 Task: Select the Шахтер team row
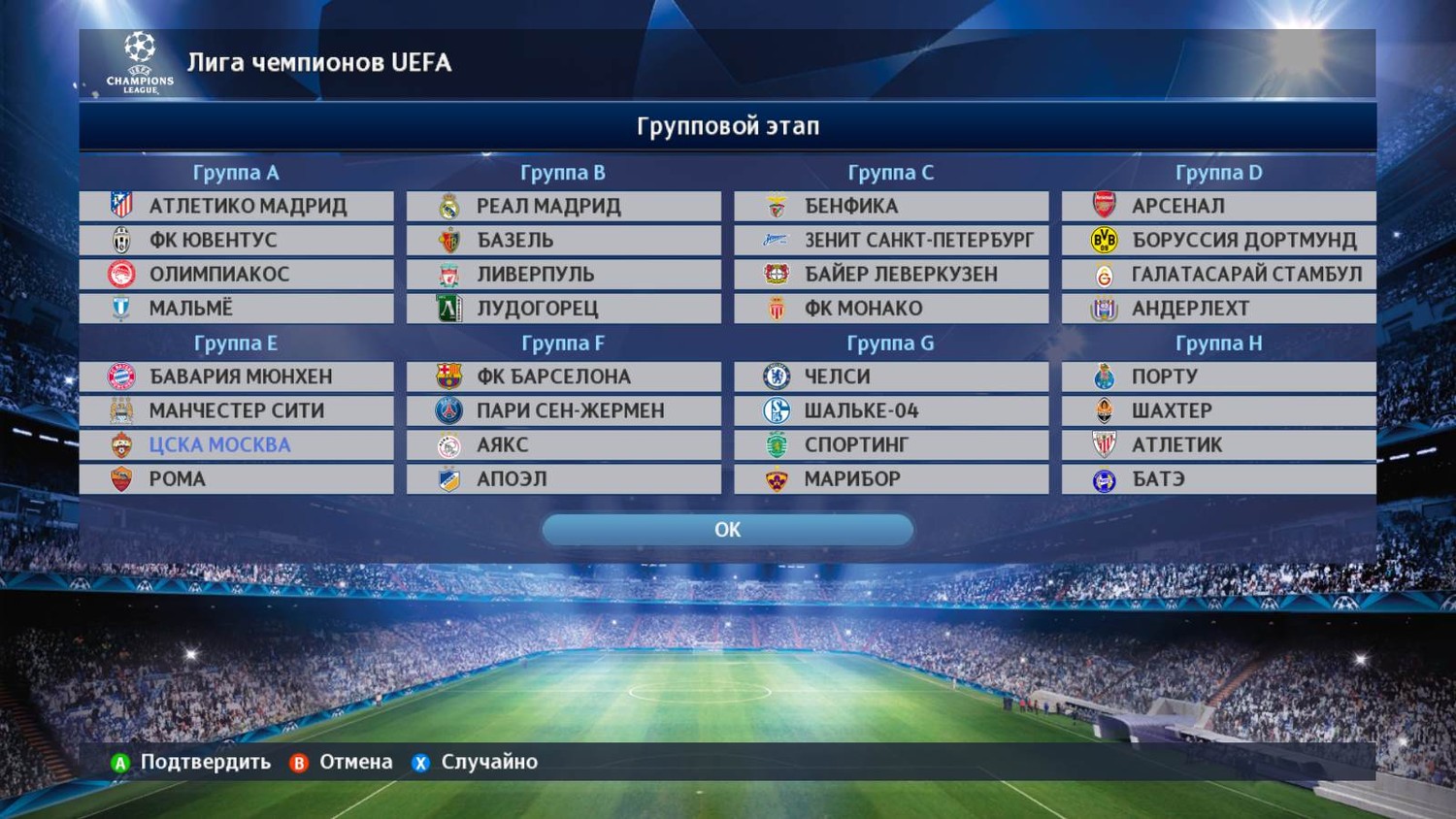[x=1218, y=410]
